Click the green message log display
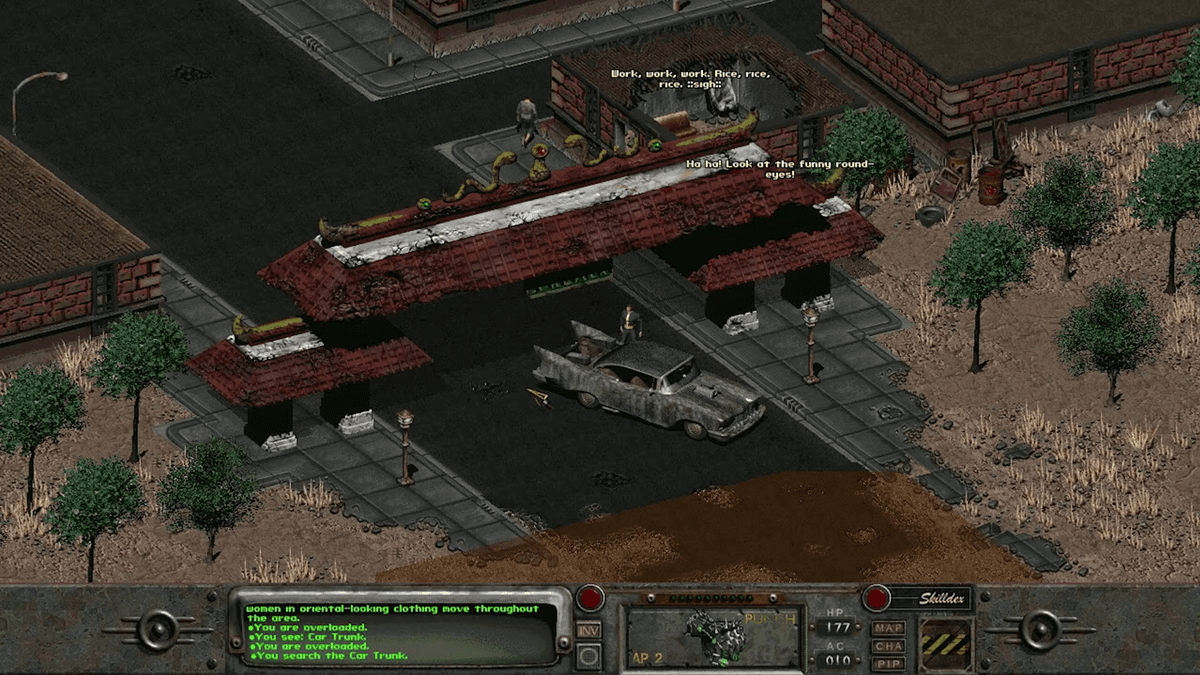The height and width of the screenshot is (675, 1200). (398, 631)
